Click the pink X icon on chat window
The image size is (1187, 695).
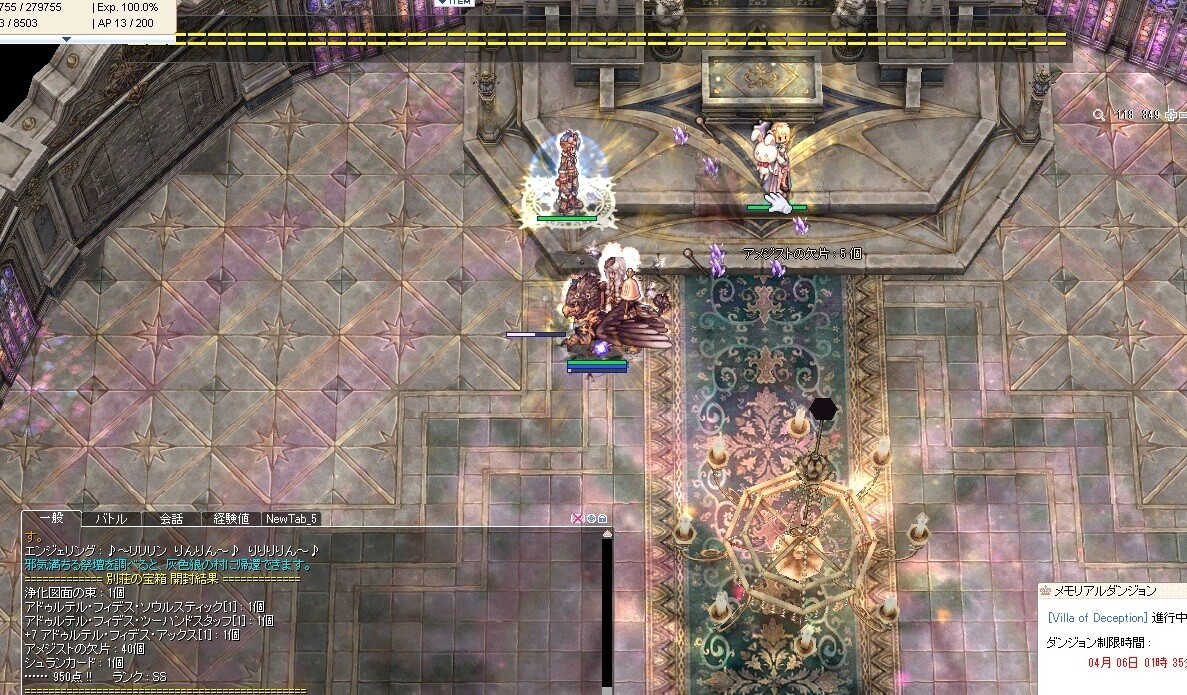[577, 519]
